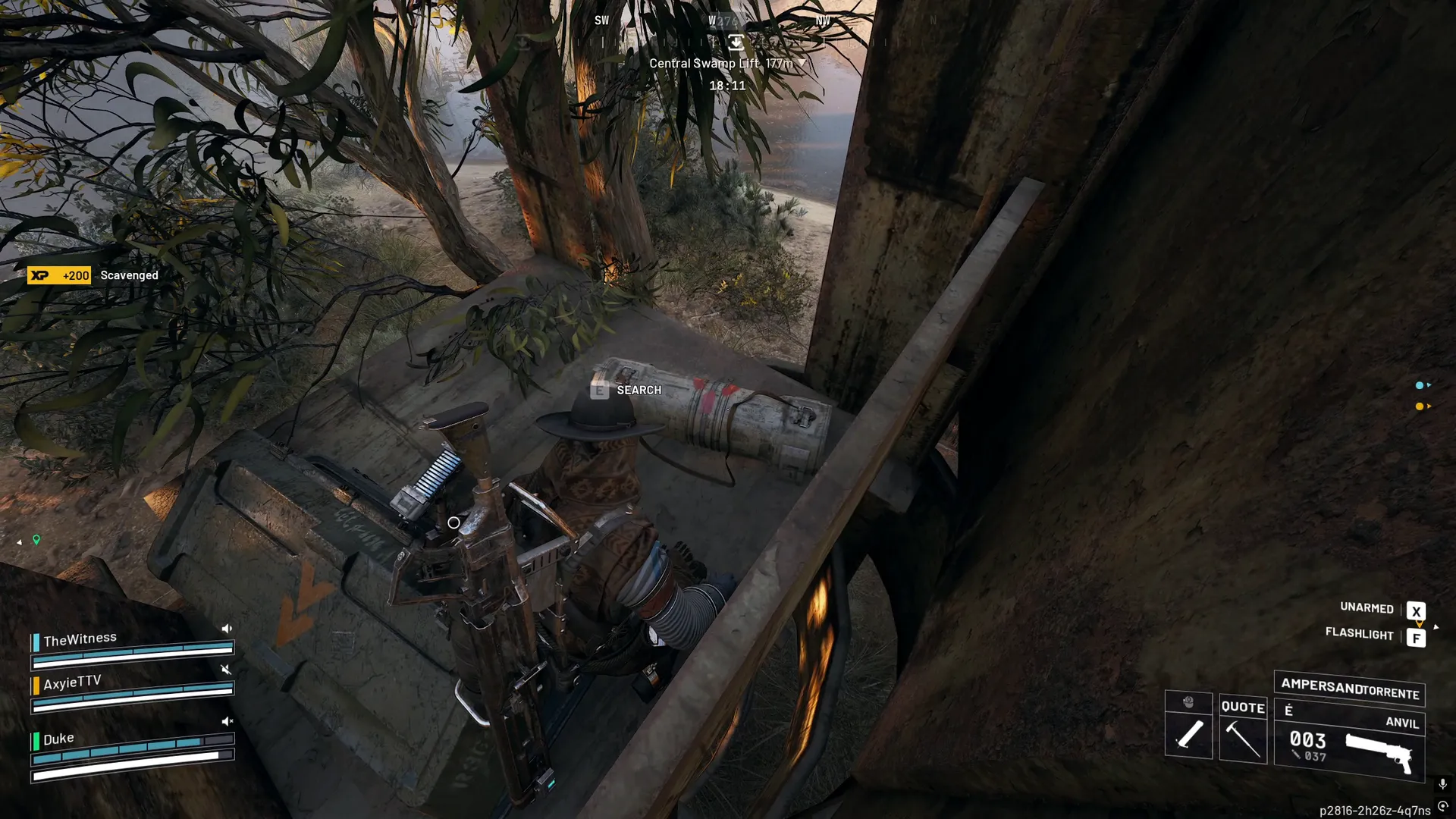The height and width of the screenshot is (819, 1456).
Task: Toggle TheWitness voice speaker icon
Action: 226,629
